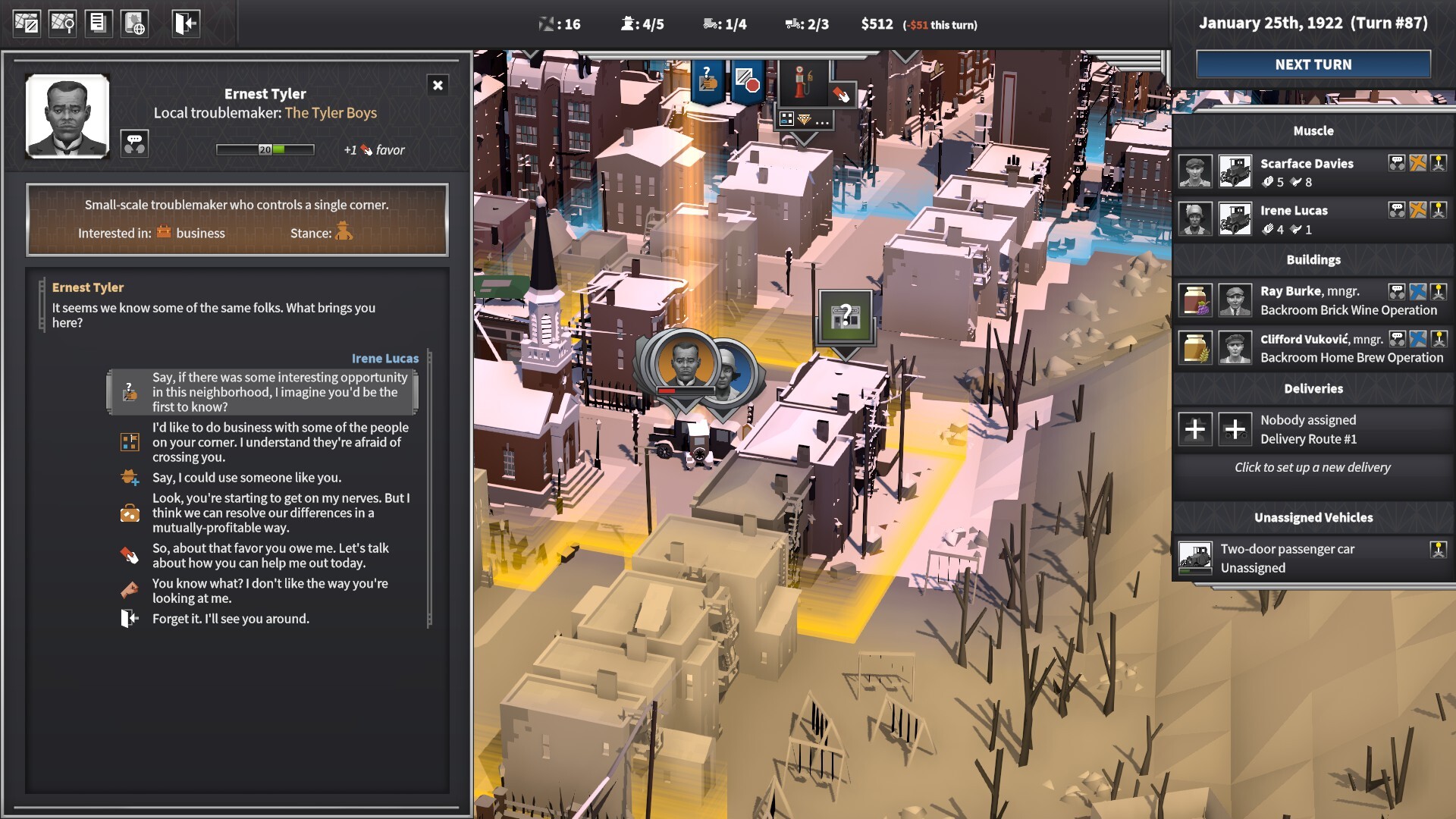Image resolution: width=1456 pixels, height=819 pixels.
Task: Select "Say, I could use someone like you"
Action: tap(246, 478)
